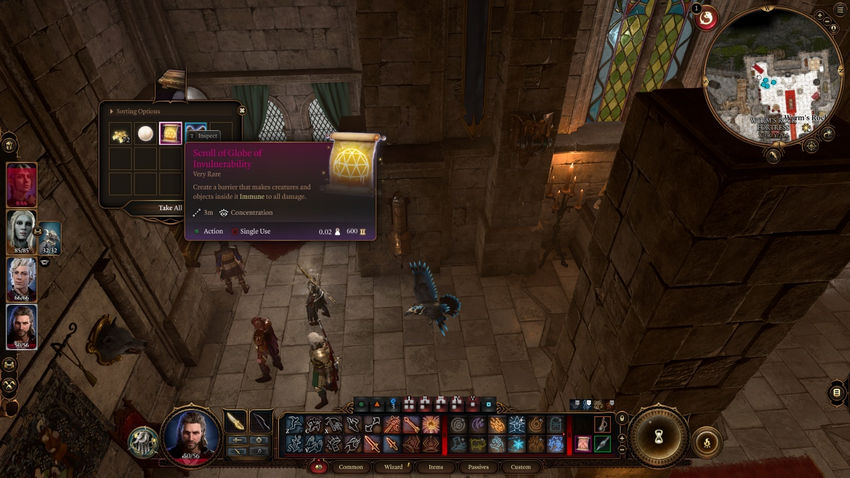The width and height of the screenshot is (850, 478).
Task: Switch to the Common hotbar tab
Action: click(x=351, y=466)
